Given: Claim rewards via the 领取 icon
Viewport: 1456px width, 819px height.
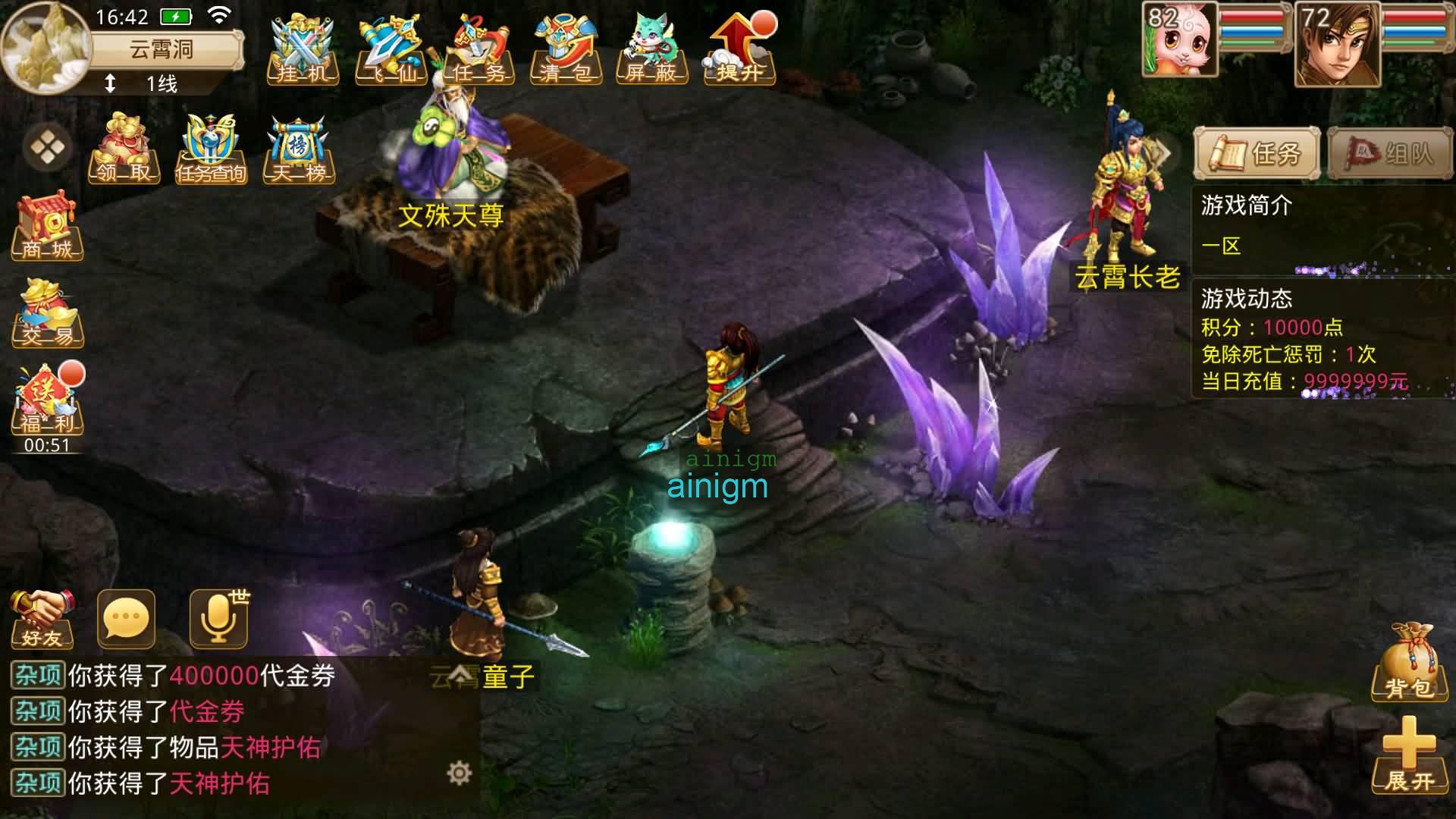Looking at the screenshot, I should (x=124, y=149).
